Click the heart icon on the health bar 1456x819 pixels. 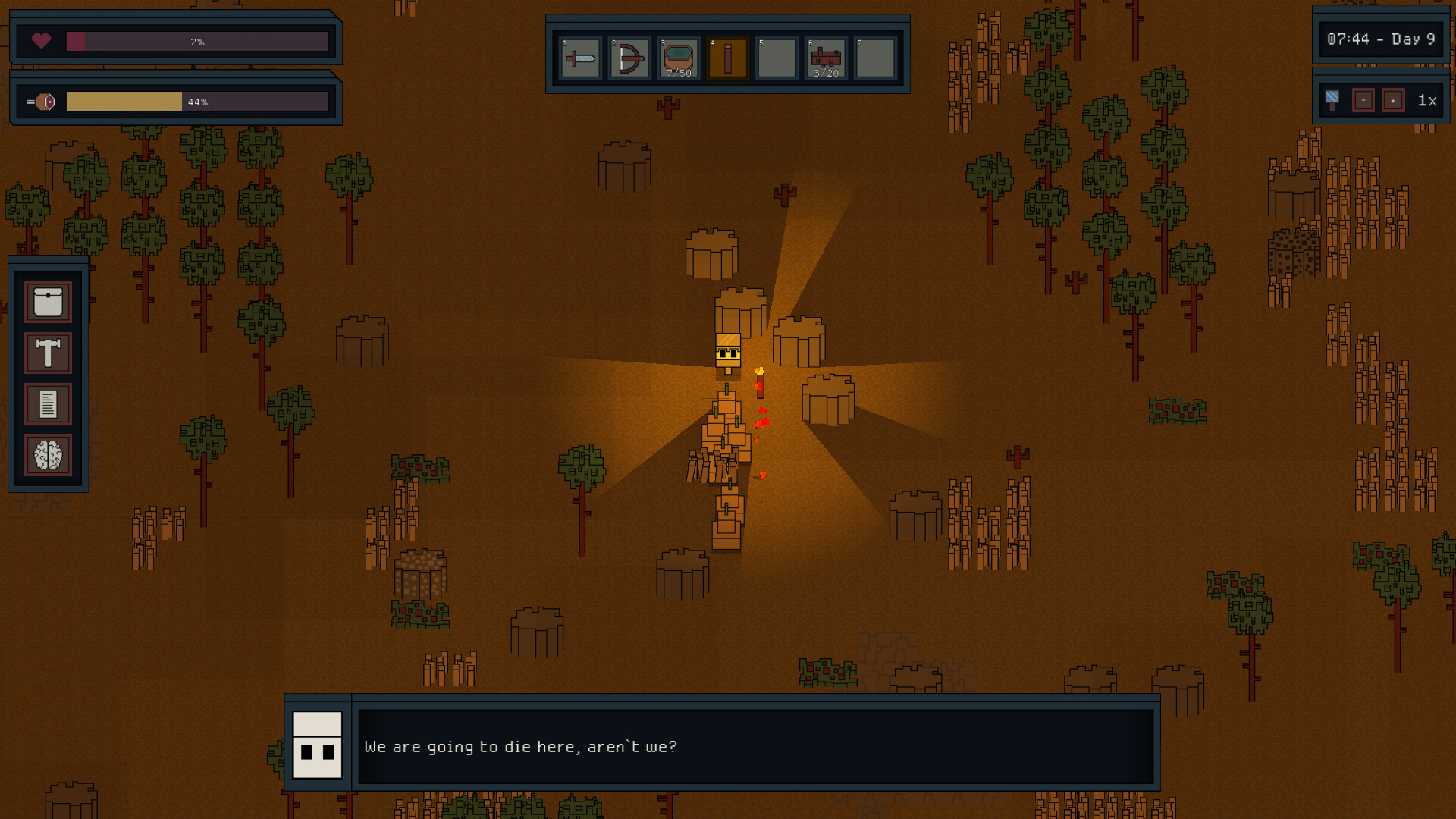click(x=42, y=42)
